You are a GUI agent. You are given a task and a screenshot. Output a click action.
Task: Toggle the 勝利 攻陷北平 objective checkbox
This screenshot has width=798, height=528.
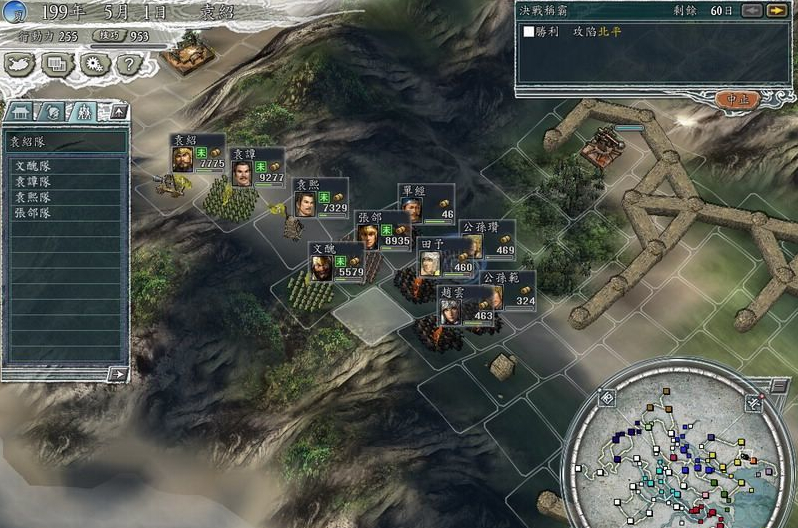point(529,32)
